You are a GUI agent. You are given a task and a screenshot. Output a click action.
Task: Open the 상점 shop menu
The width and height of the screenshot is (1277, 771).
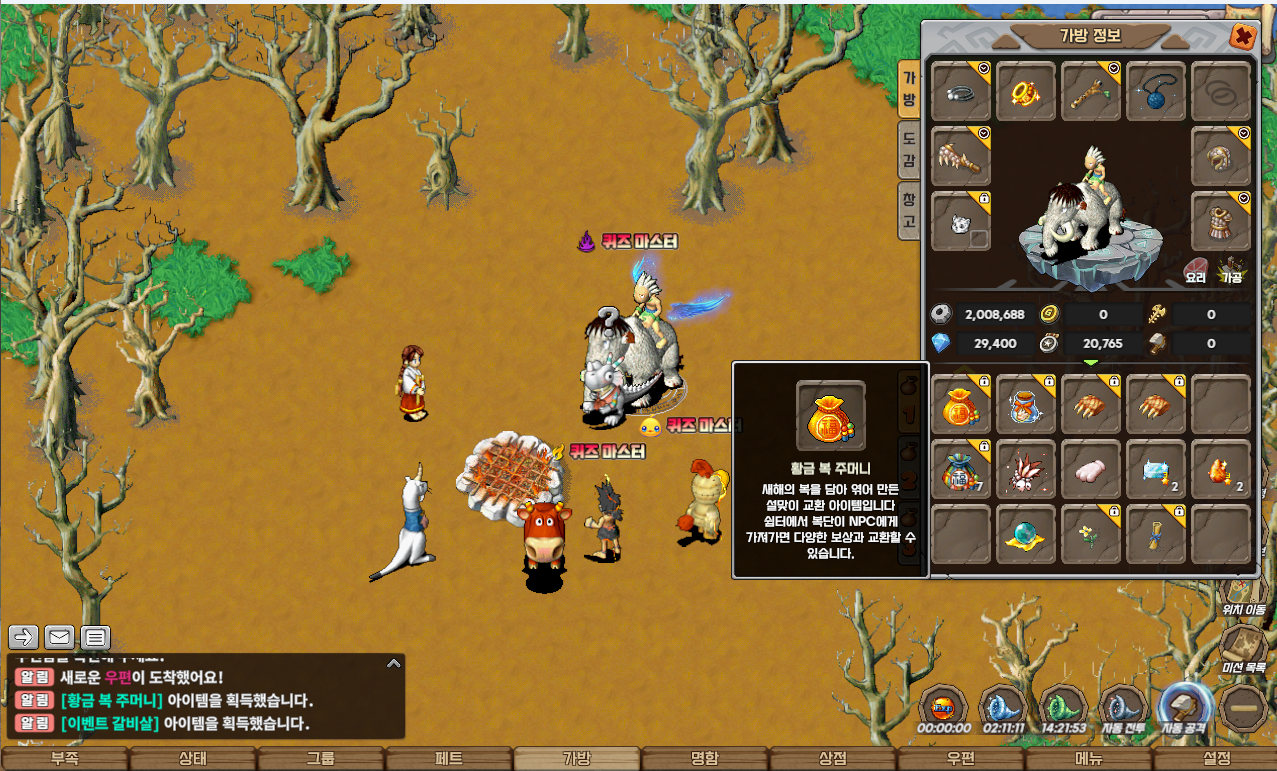click(832, 759)
